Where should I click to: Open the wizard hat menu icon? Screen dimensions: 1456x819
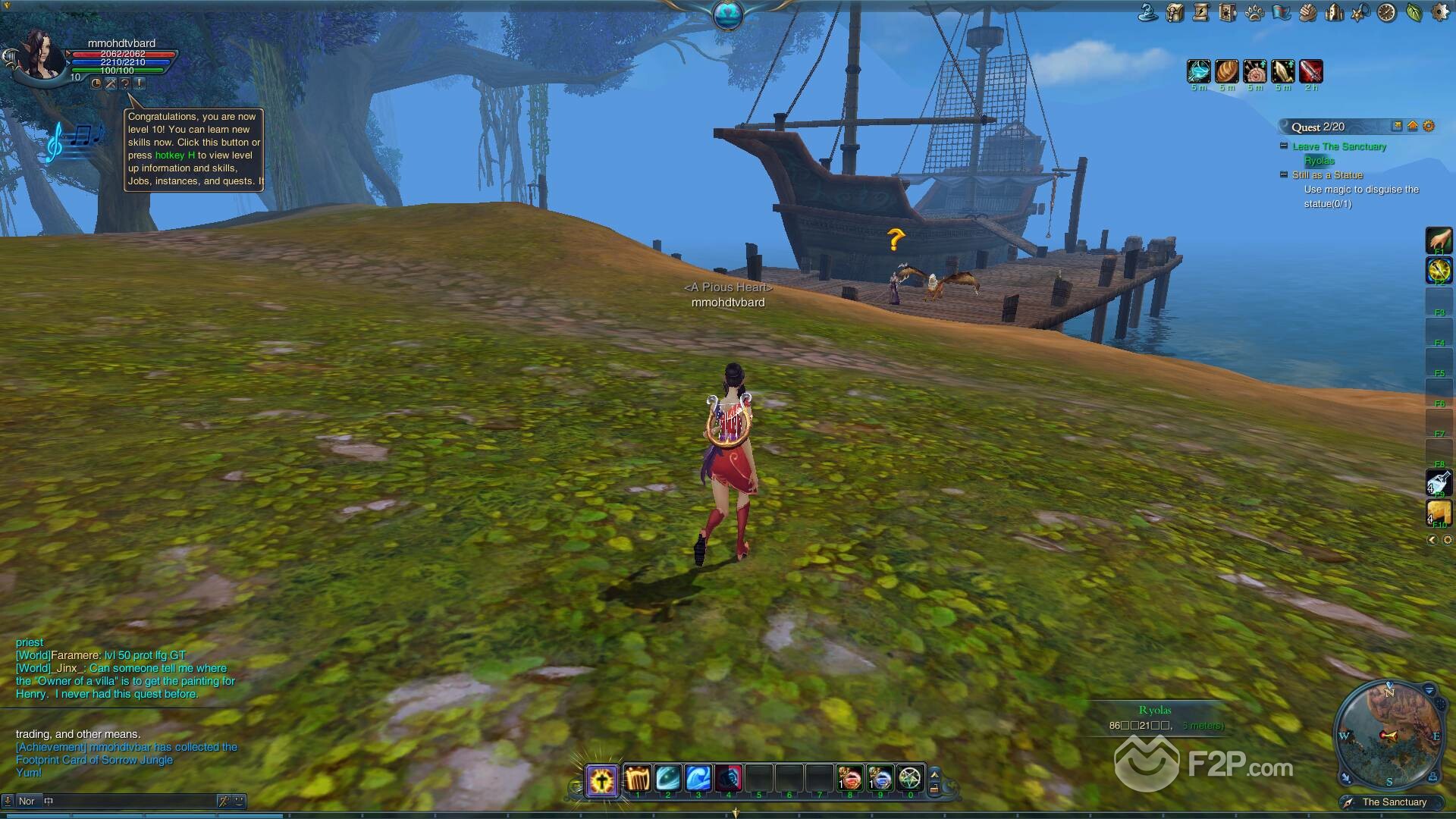[1148, 12]
